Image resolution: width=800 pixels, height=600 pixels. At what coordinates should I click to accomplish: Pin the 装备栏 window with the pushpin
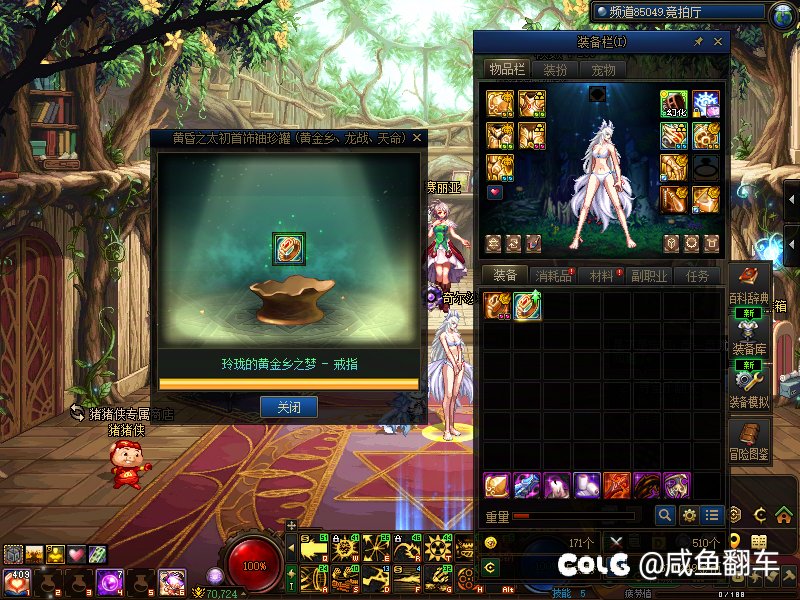[x=698, y=43]
